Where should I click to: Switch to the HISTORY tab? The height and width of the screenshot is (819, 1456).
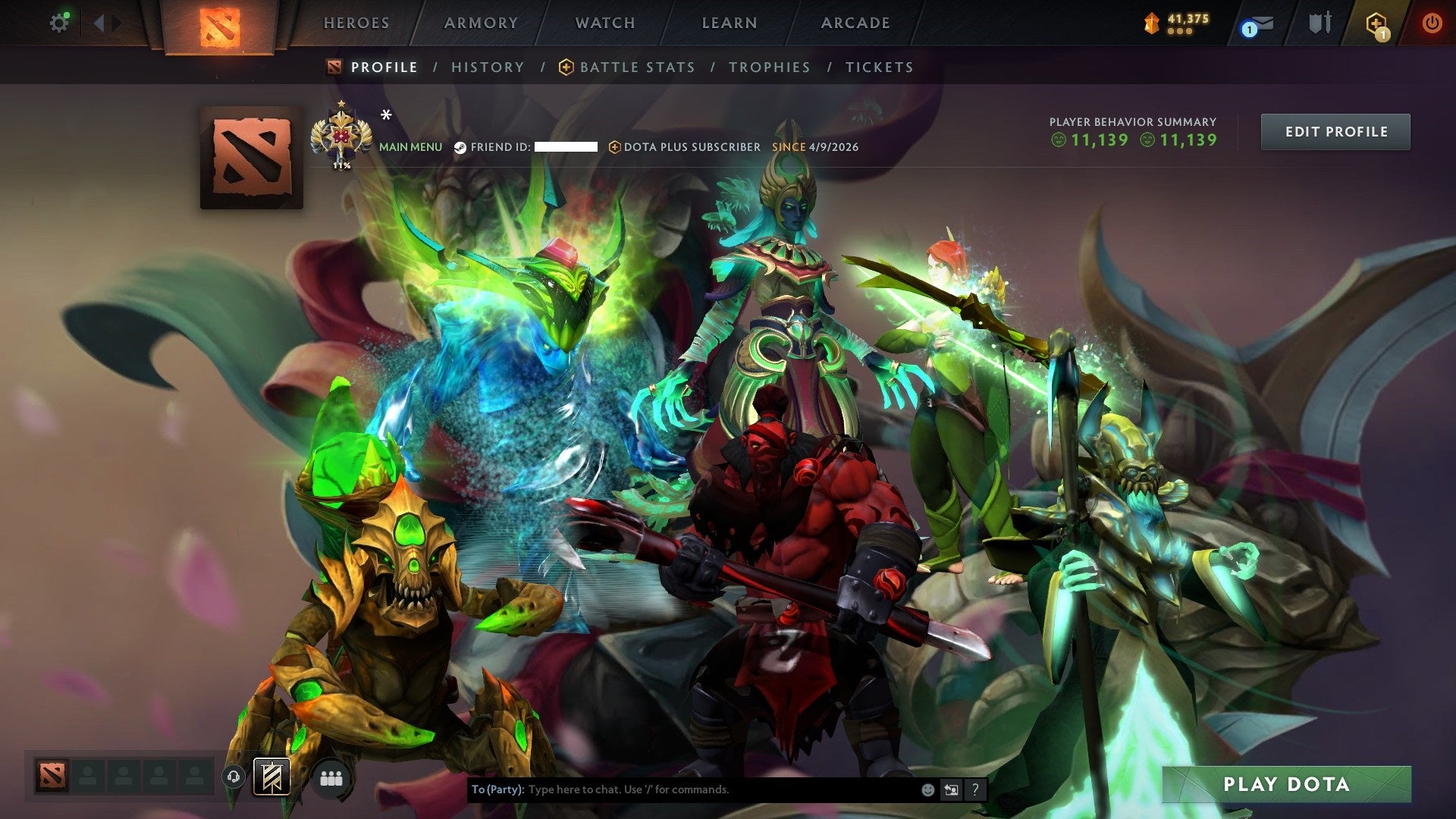coord(488,67)
